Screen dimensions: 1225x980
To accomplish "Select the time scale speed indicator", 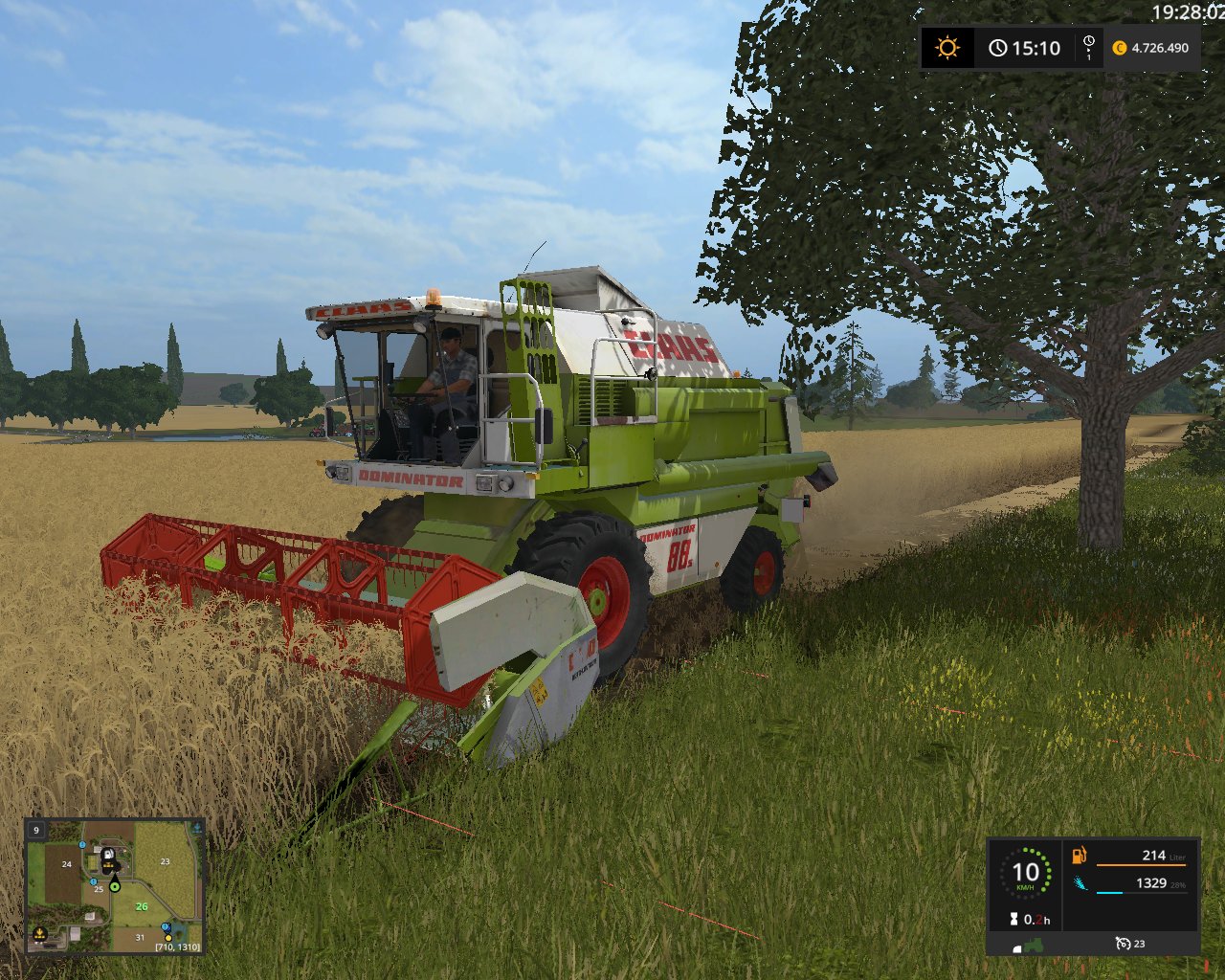I will pyautogui.click(x=1089, y=48).
